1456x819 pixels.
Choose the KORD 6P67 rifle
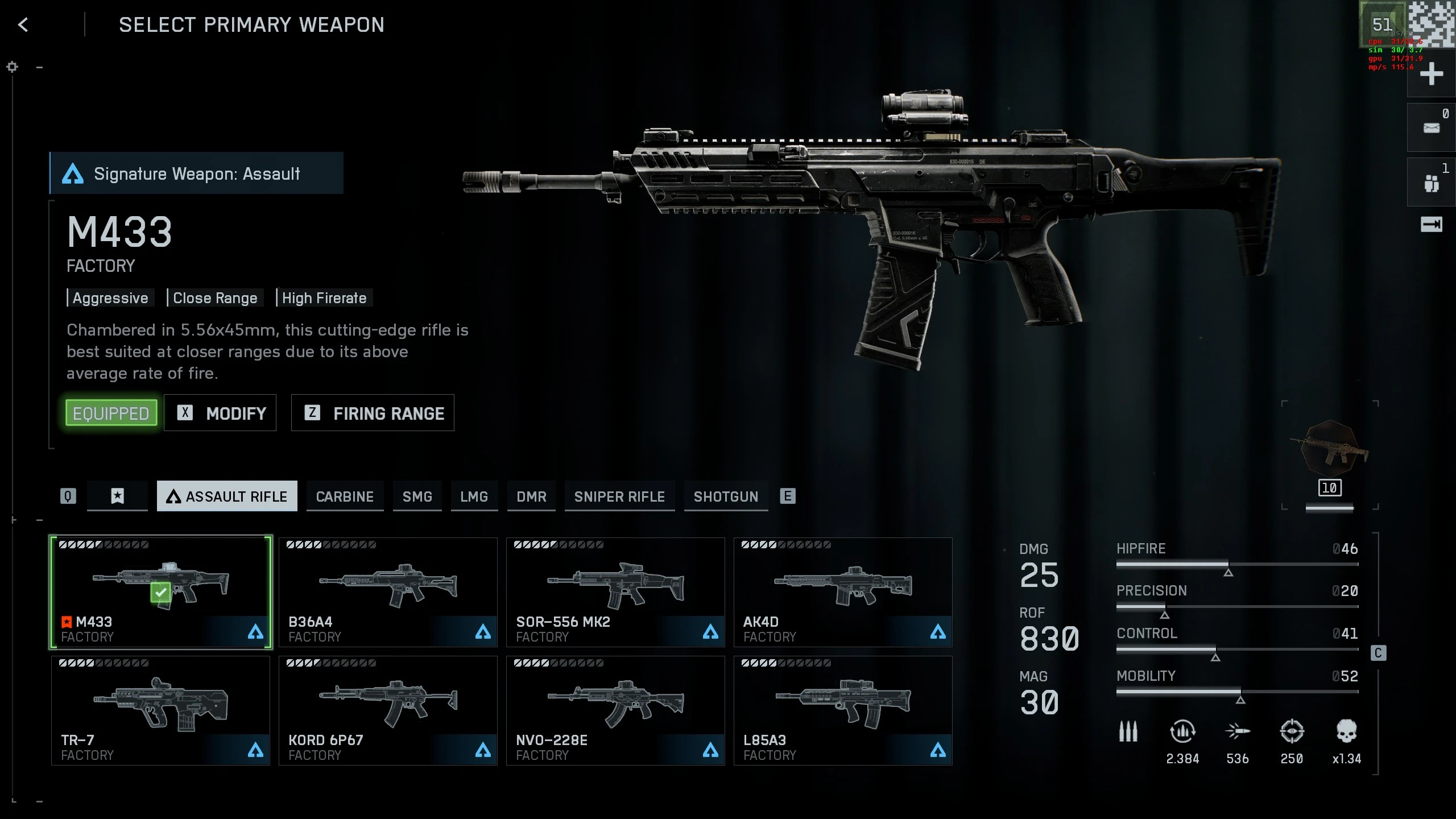coord(388,710)
